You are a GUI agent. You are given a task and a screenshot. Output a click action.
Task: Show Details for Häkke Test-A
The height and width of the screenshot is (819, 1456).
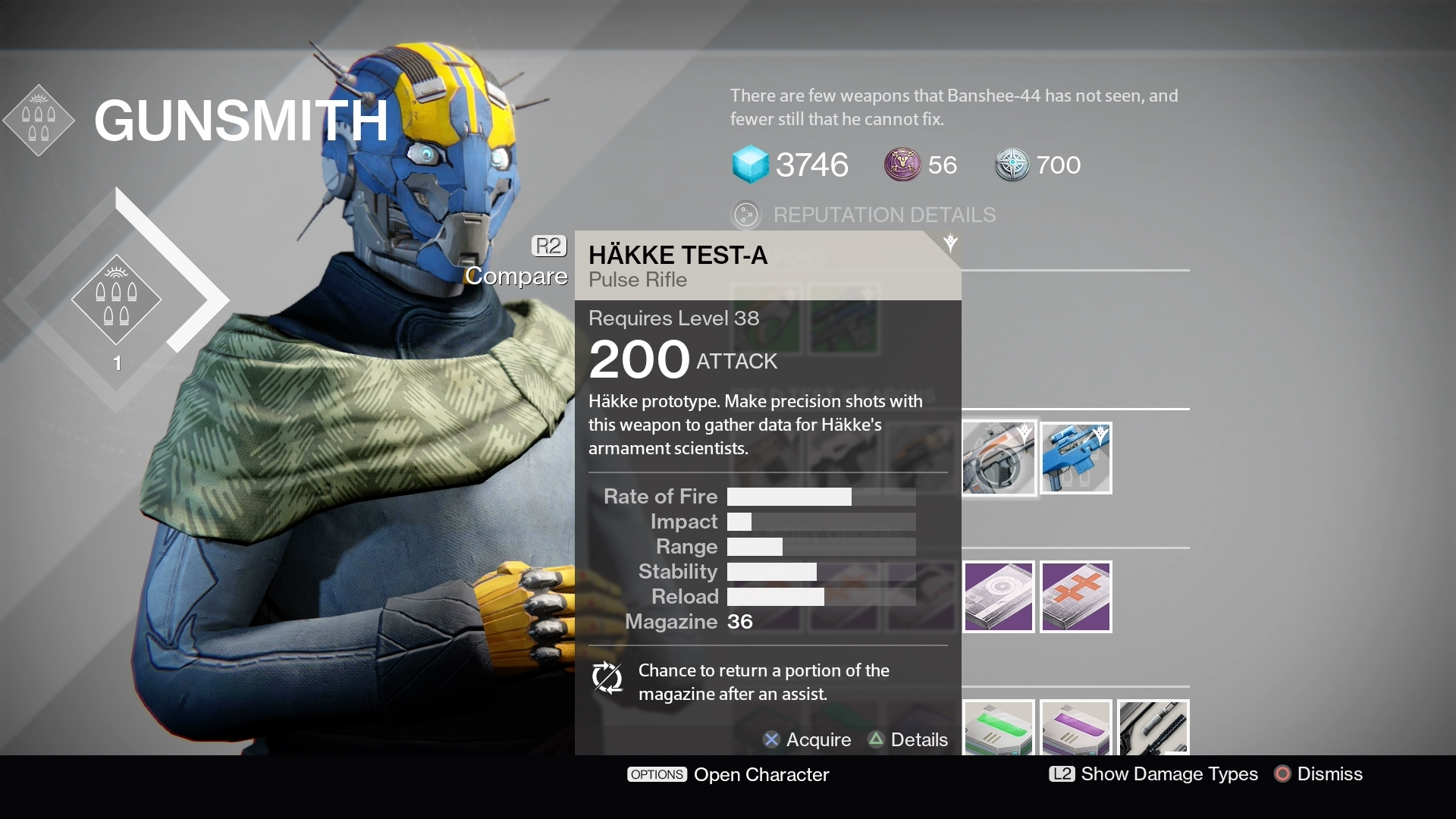(x=908, y=739)
